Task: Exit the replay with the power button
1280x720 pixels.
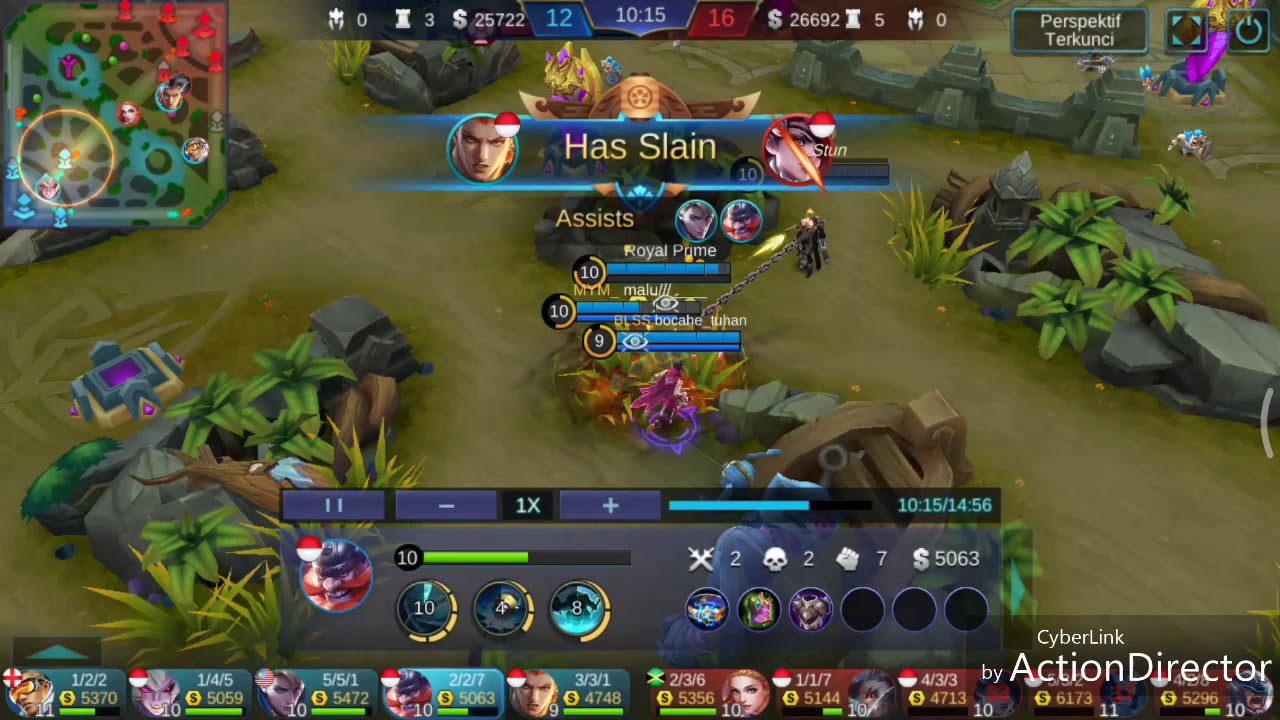Action: pos(1248,31)
